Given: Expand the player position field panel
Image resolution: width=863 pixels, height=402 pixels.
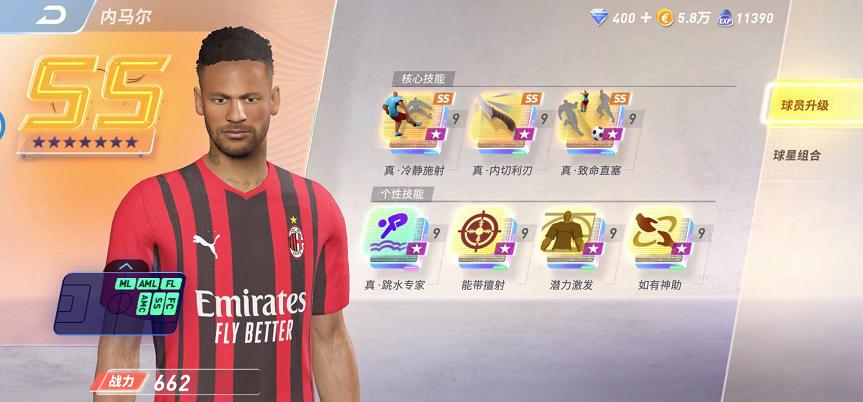Looking at the screenshot, I should [125, 267].
